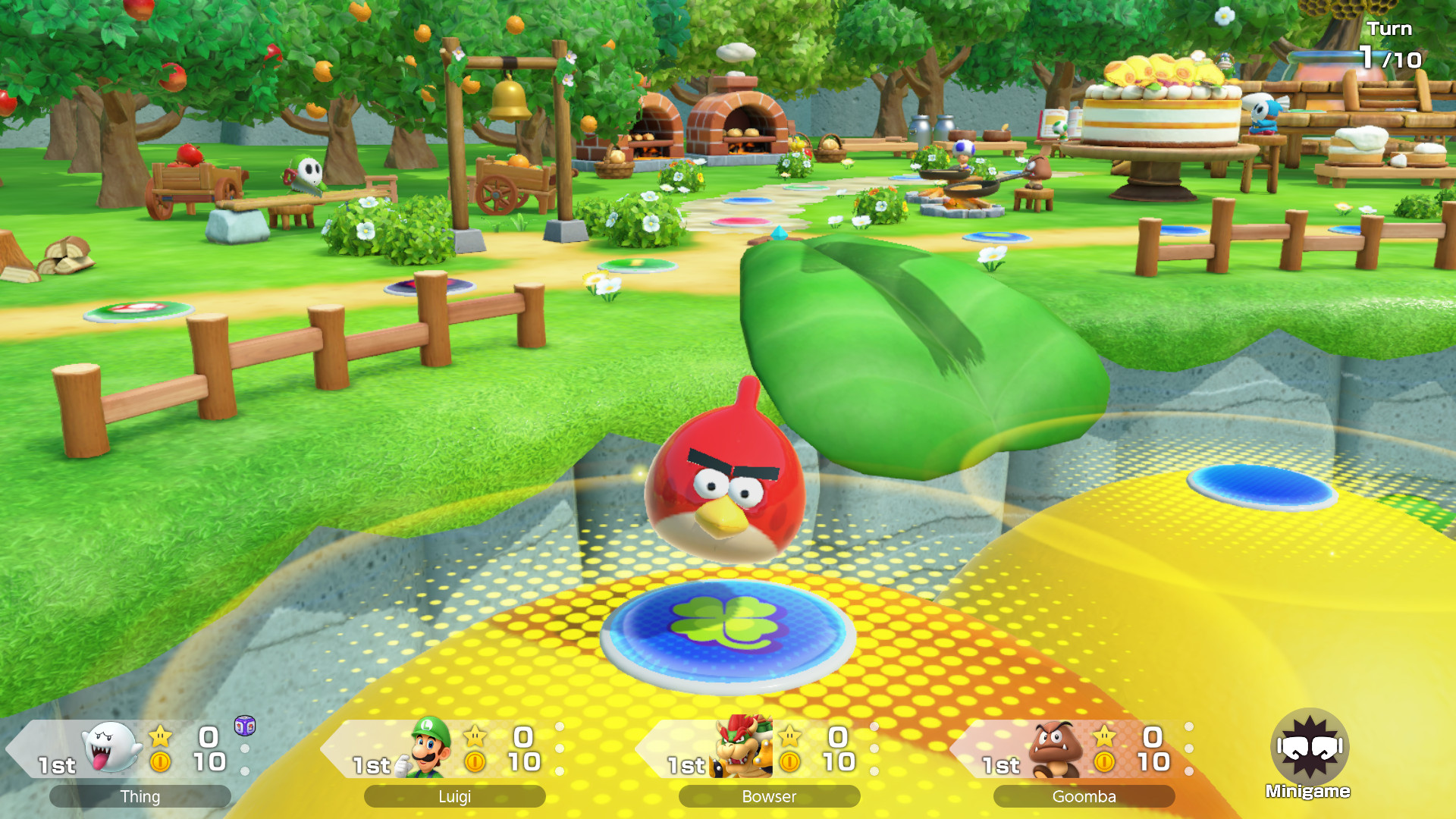This screenshot has width=1456, height=819.
Task: Click the Goomba name banner
Action: [1084, 797]
